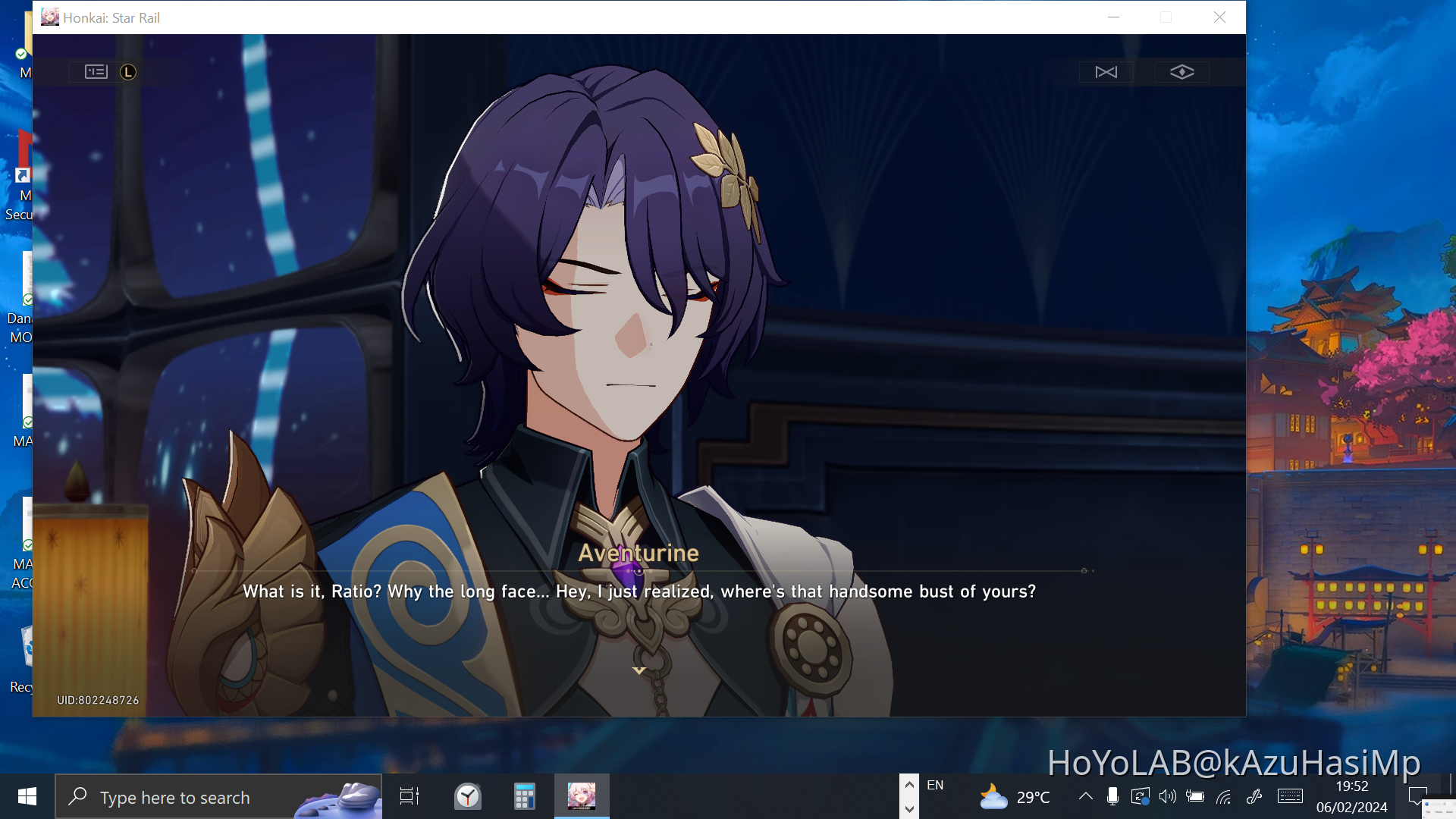The height and width of the screenshot is (819, 1456).
Task: Hide the game UI with eye icon
Action: click(x=1183, y=71)
